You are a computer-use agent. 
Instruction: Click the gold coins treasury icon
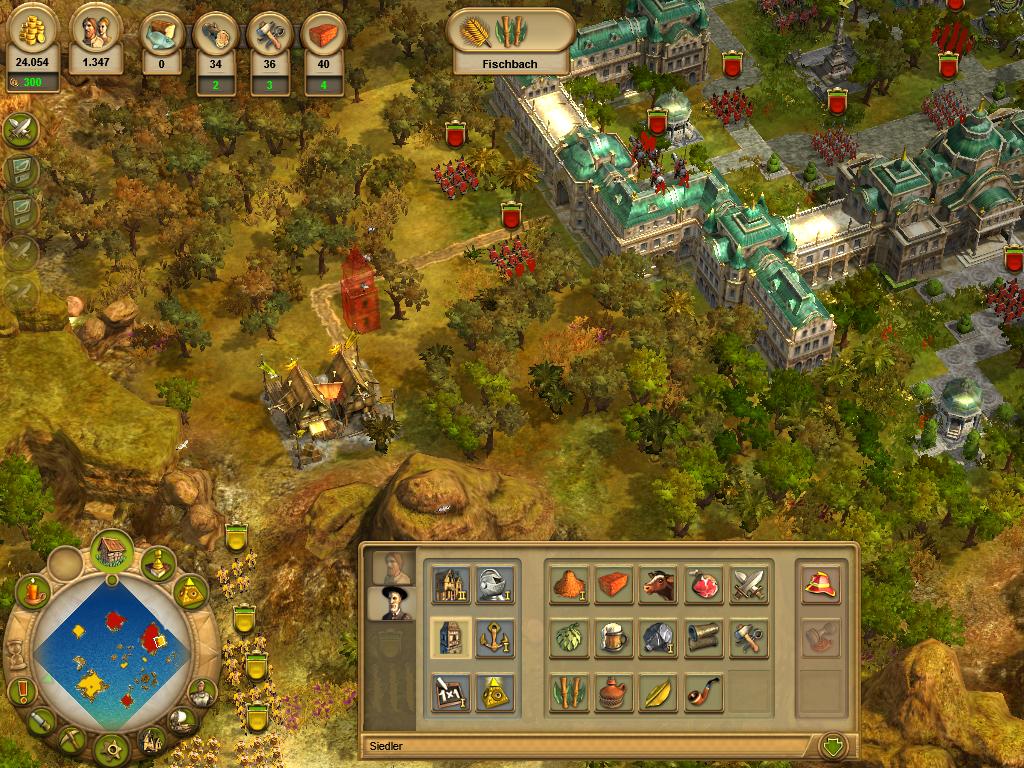tap(33, 32)
